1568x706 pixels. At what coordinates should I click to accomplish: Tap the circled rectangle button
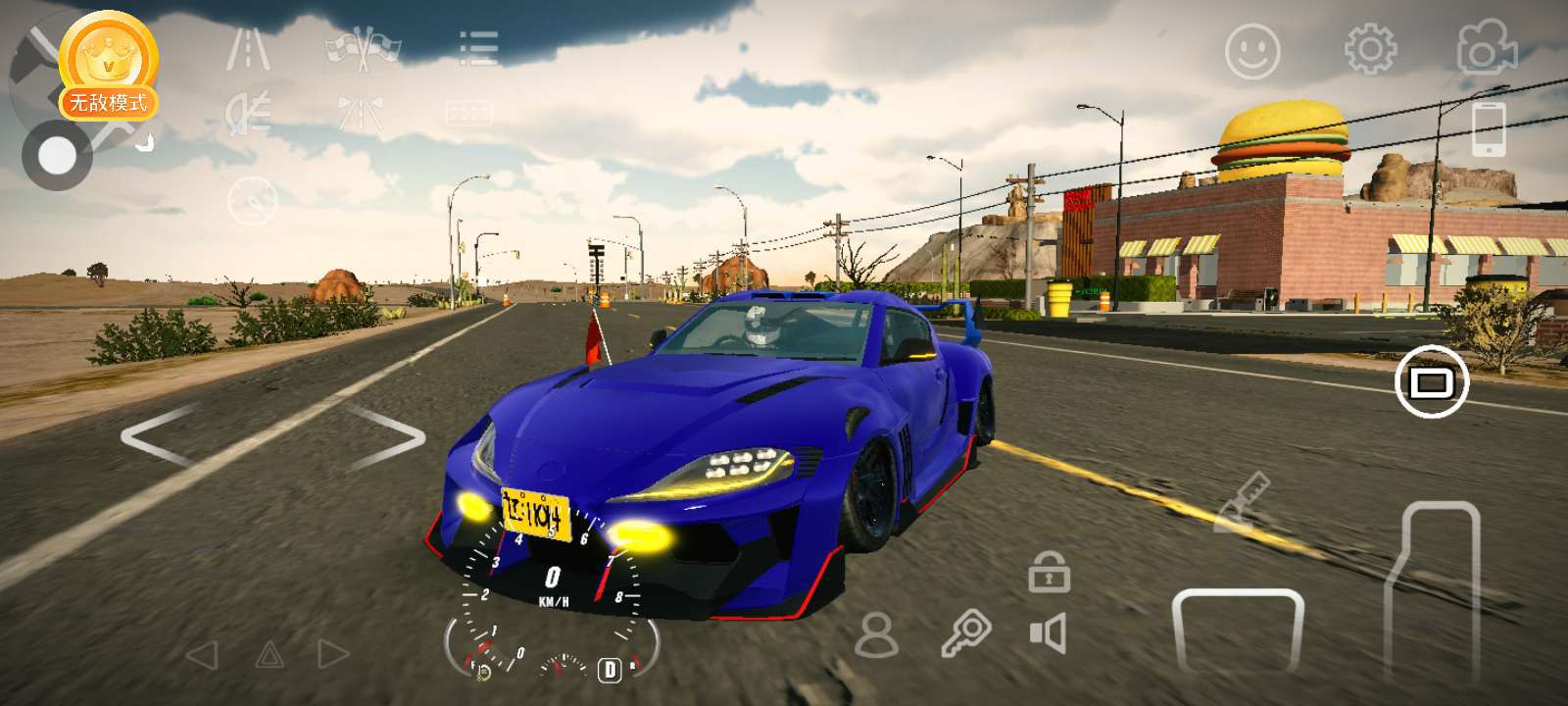pos(1431,380)
